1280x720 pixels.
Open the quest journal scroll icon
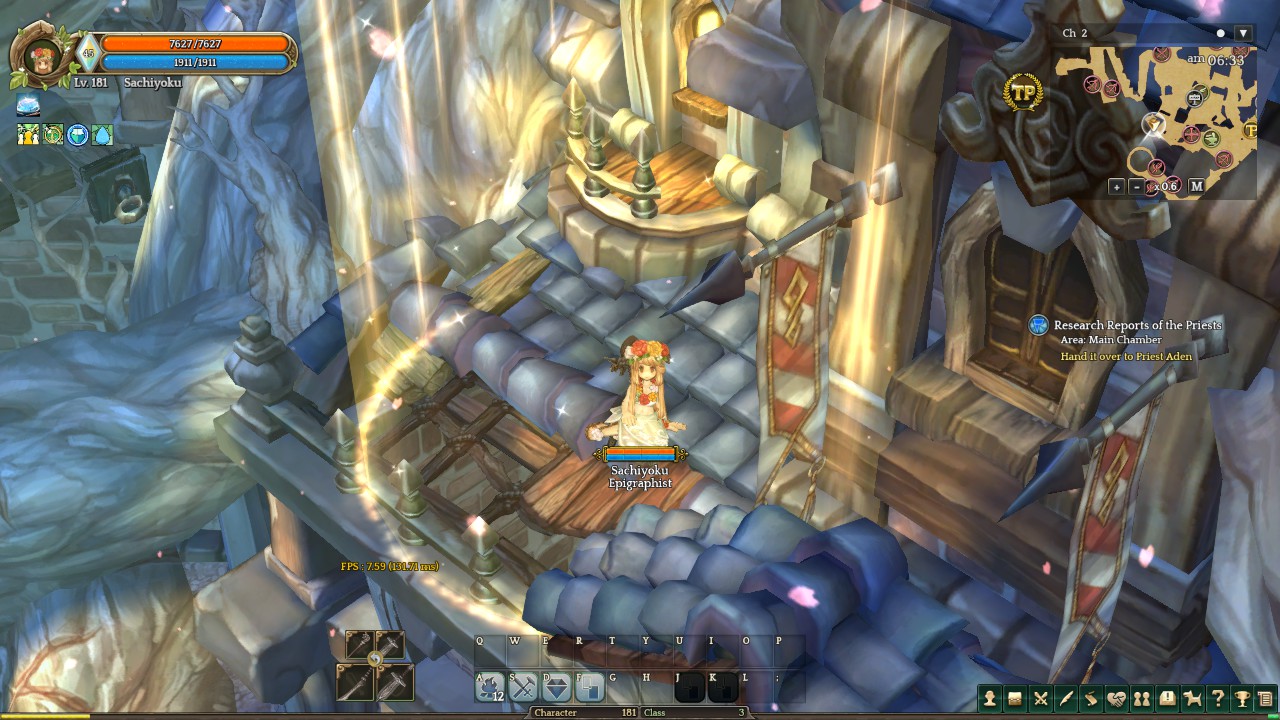click(1091, 698)
